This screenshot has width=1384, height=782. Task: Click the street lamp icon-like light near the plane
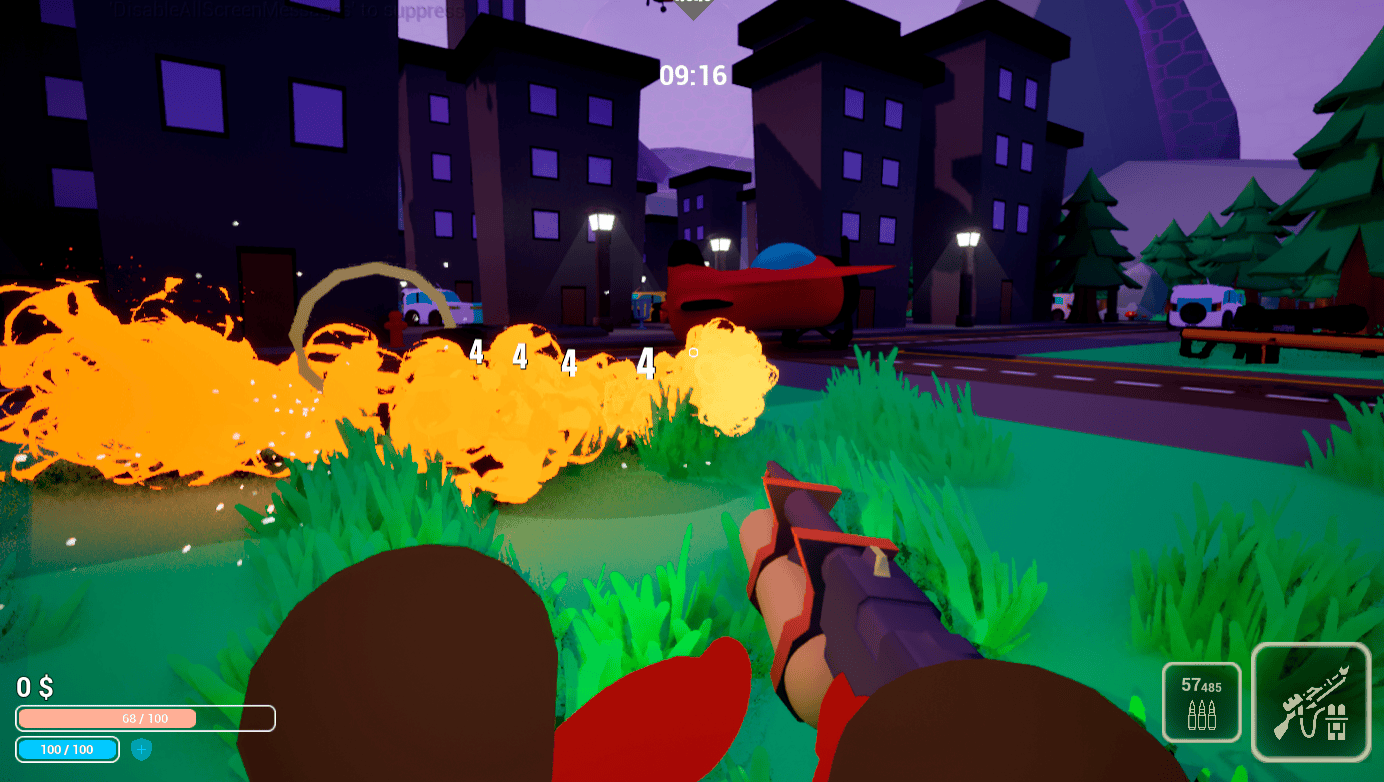pyautogui.click(x=721, y=243)
